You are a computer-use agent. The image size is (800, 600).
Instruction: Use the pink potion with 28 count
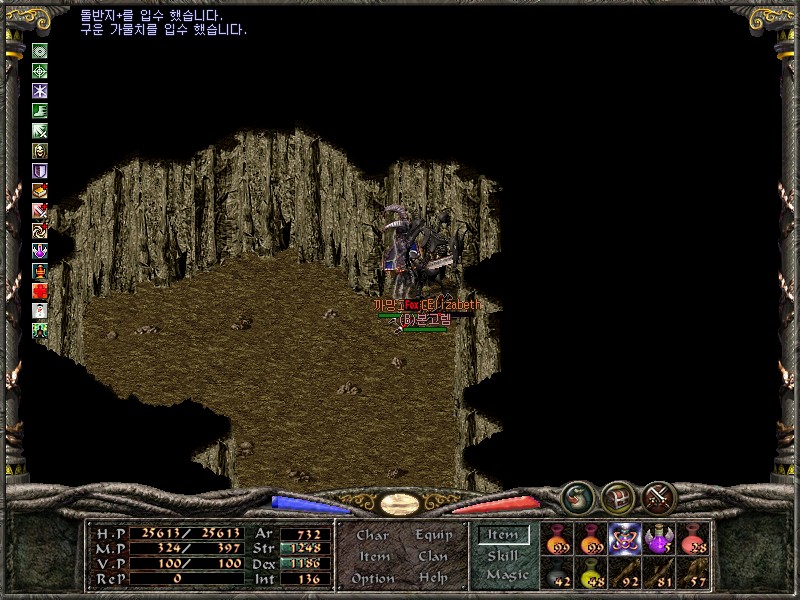[x=693, y=538]
